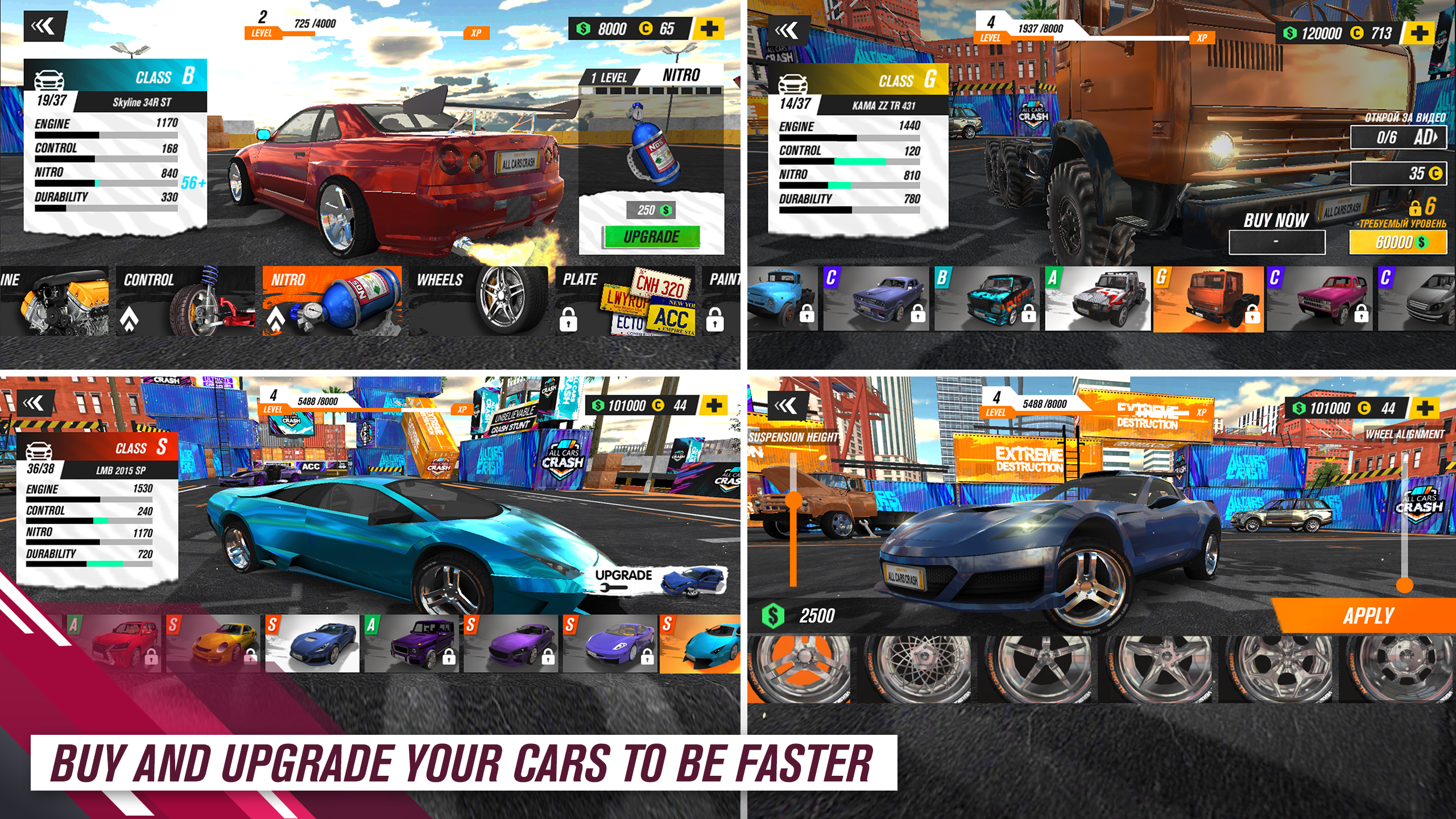Add currency via plus beside 8000 cash

(709, 28)
